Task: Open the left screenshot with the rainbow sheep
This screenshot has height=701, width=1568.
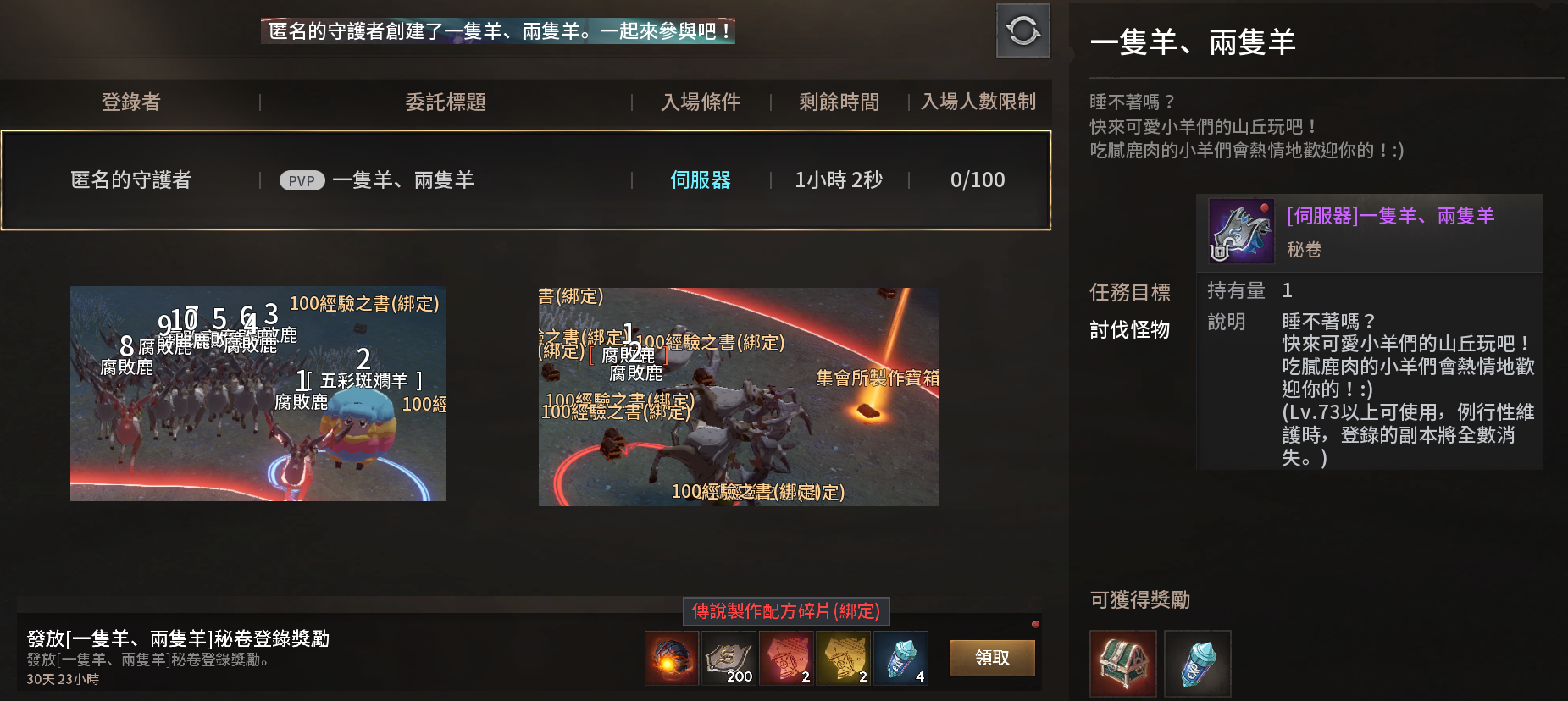Action: (x=258, y=394)
